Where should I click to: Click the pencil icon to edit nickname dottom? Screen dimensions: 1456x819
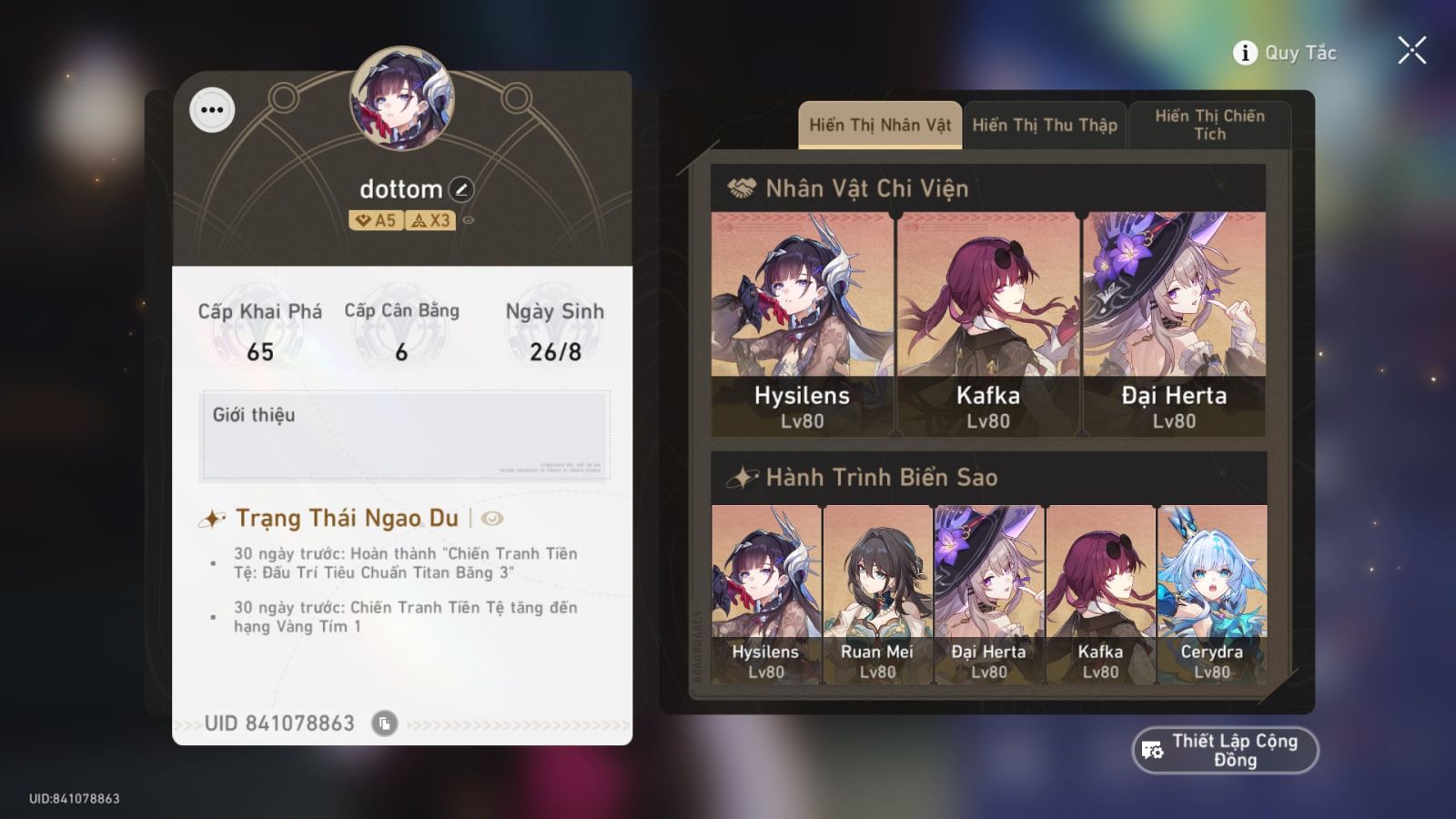[x=461, y=189]
